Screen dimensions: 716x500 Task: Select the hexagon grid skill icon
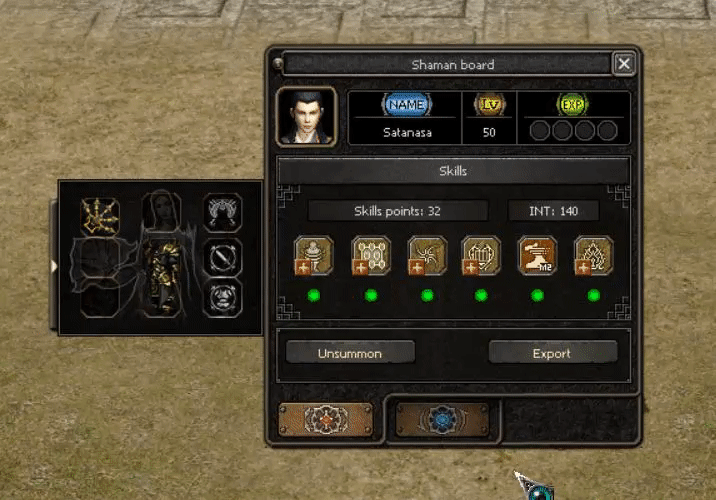(x=370, y=255)
